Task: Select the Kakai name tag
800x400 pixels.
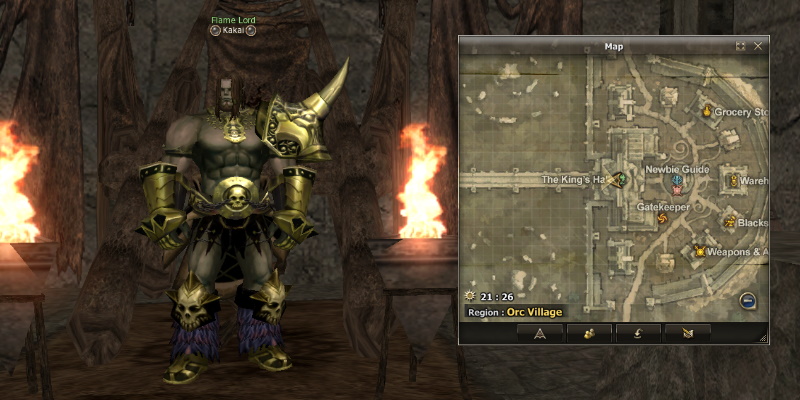Action: tap(232, 30)
